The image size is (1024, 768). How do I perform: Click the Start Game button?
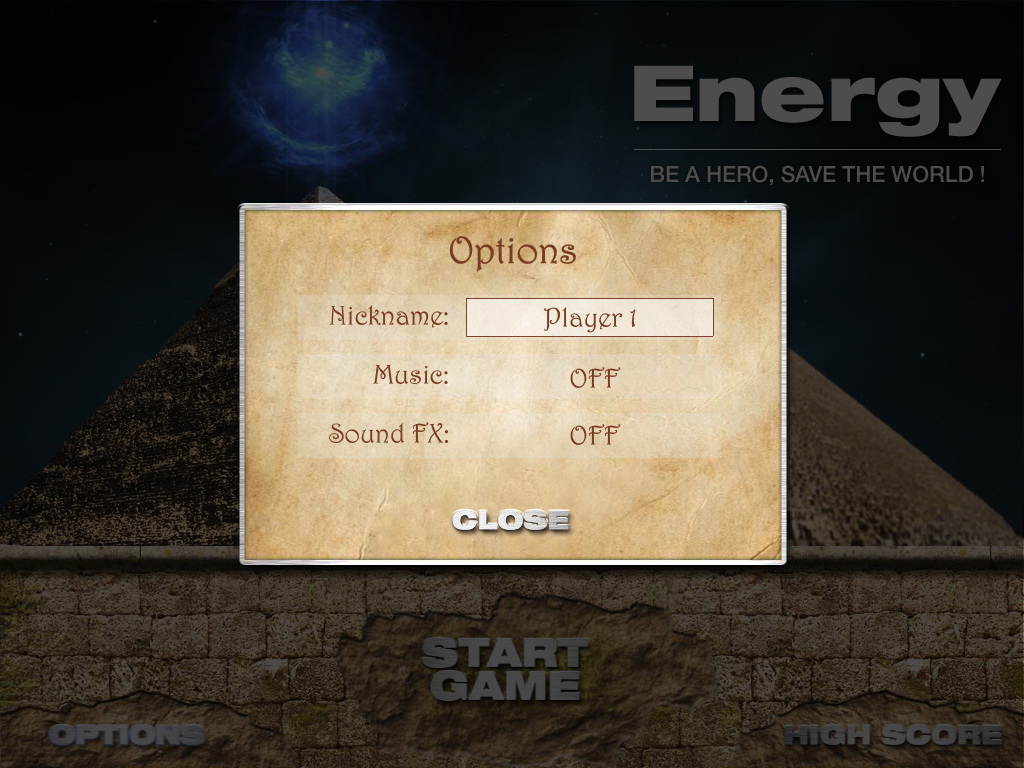503,670
